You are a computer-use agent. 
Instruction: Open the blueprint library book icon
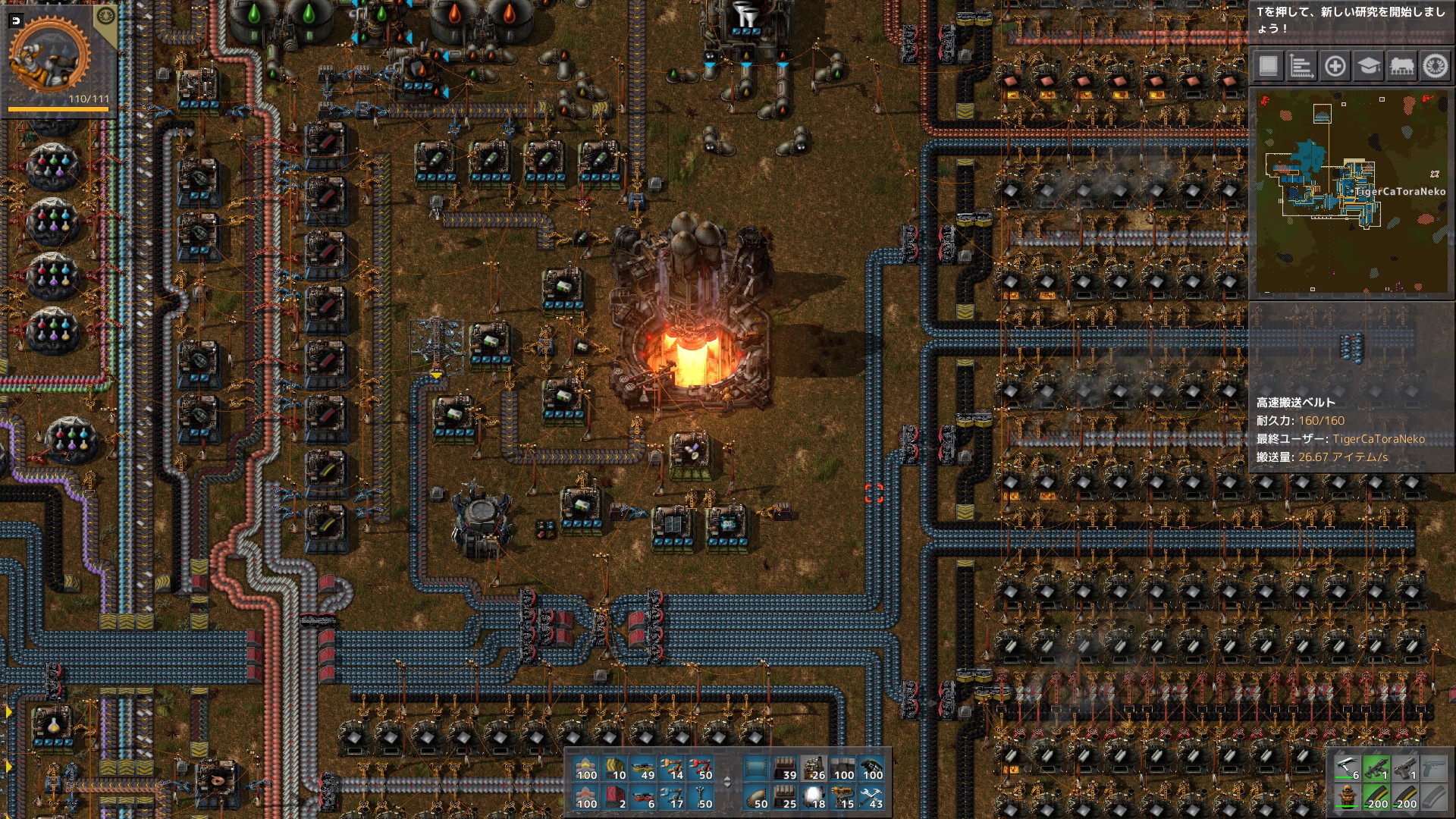pos(1269,67)
